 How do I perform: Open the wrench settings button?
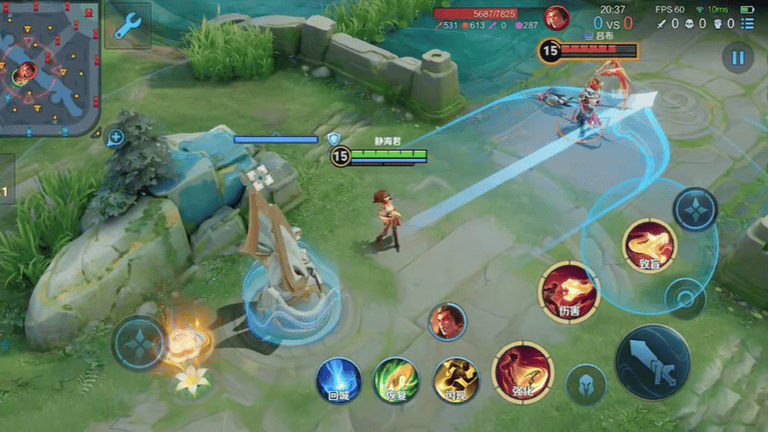pyautogui.click(x=127, y=26)
